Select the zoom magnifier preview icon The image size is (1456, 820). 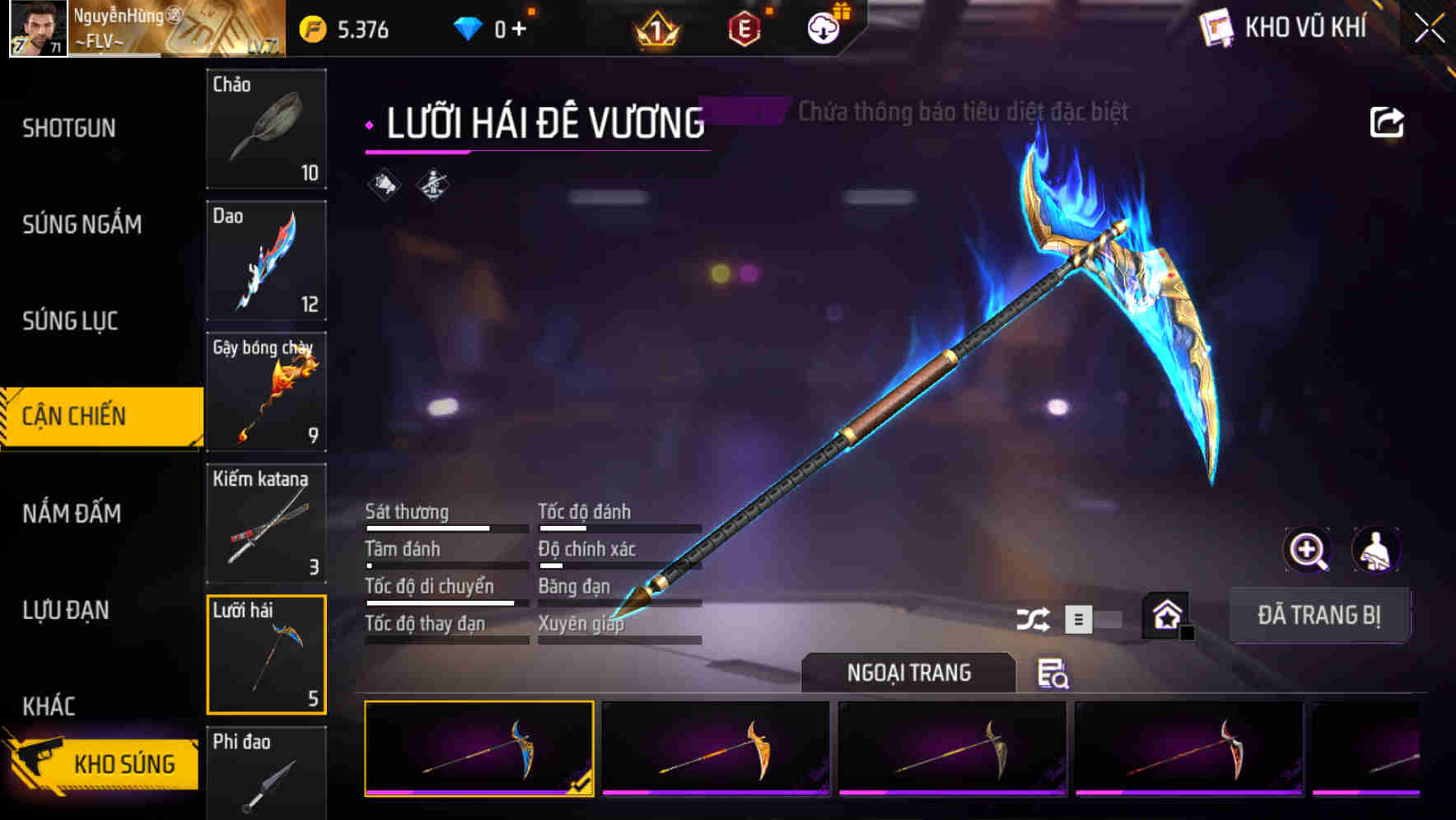tap(1306, 550)
